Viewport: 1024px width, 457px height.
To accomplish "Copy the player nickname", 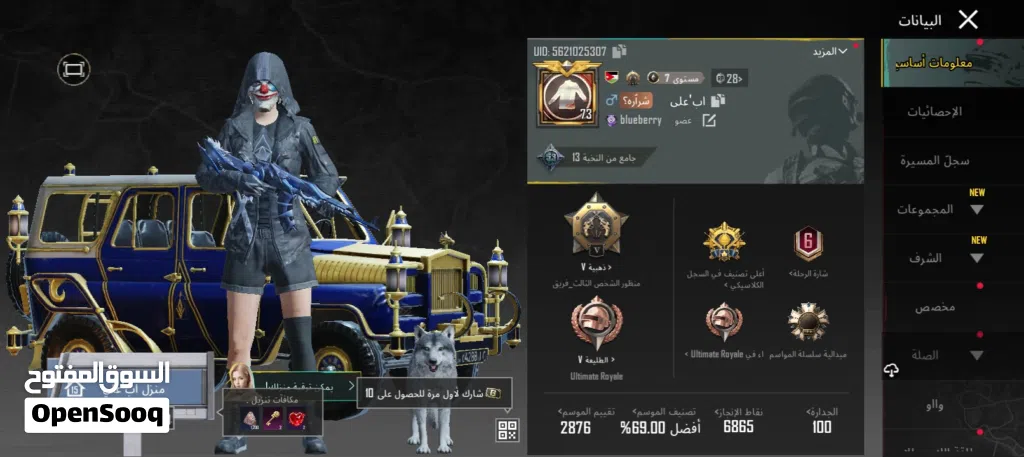I will point(717,100).
